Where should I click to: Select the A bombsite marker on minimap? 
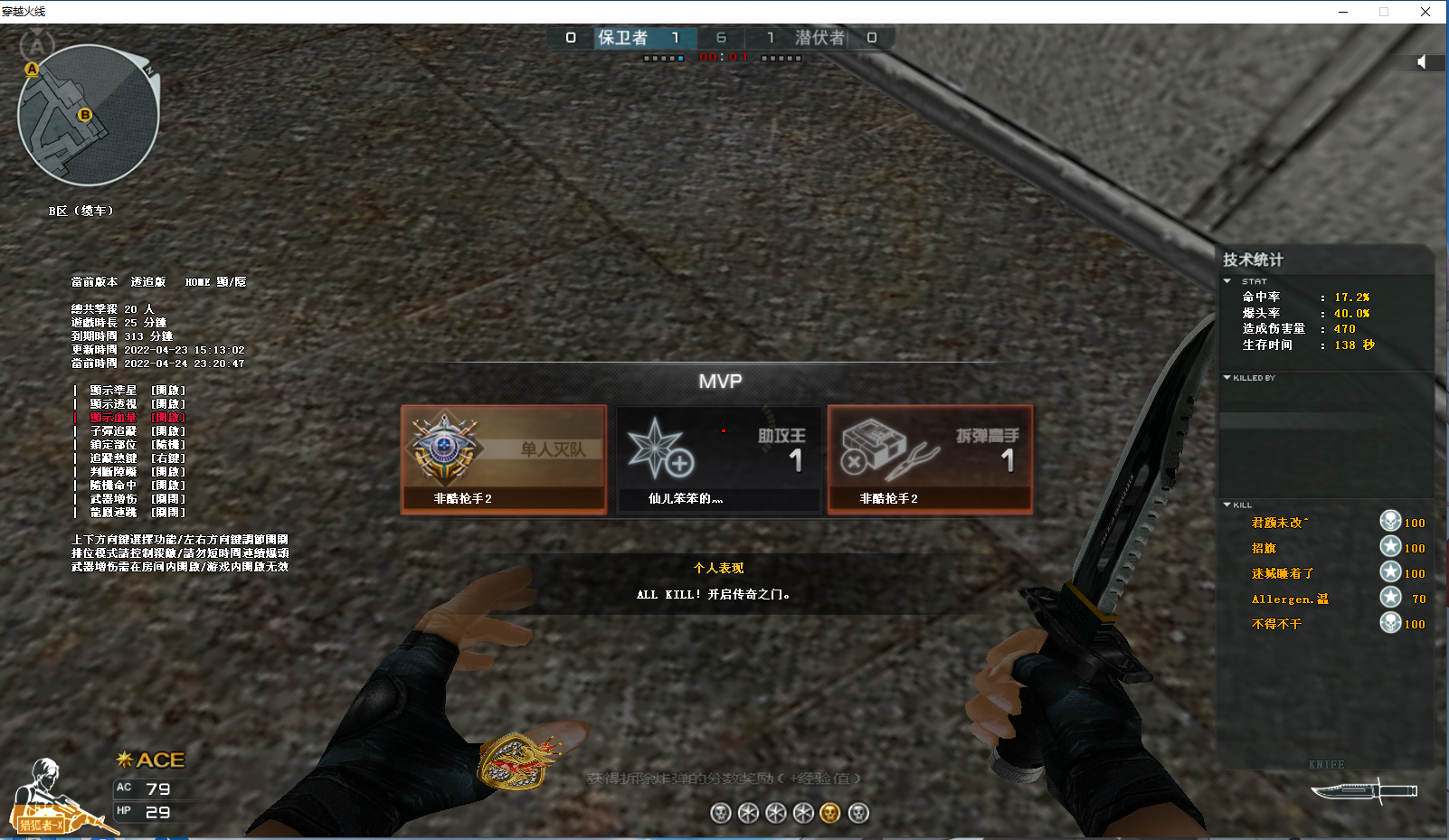[32, 69]
